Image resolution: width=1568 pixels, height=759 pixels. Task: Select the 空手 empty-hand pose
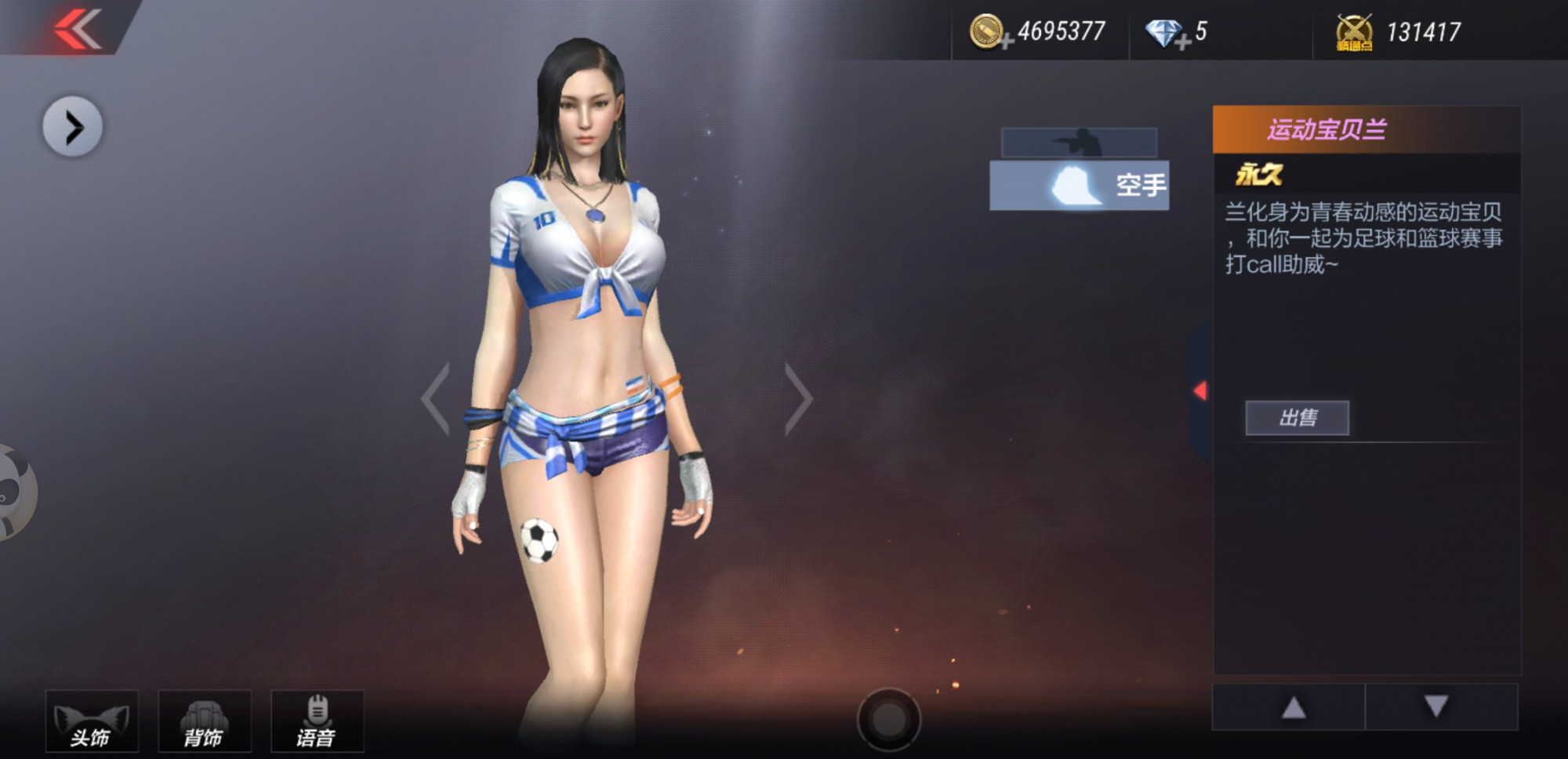1079,186
